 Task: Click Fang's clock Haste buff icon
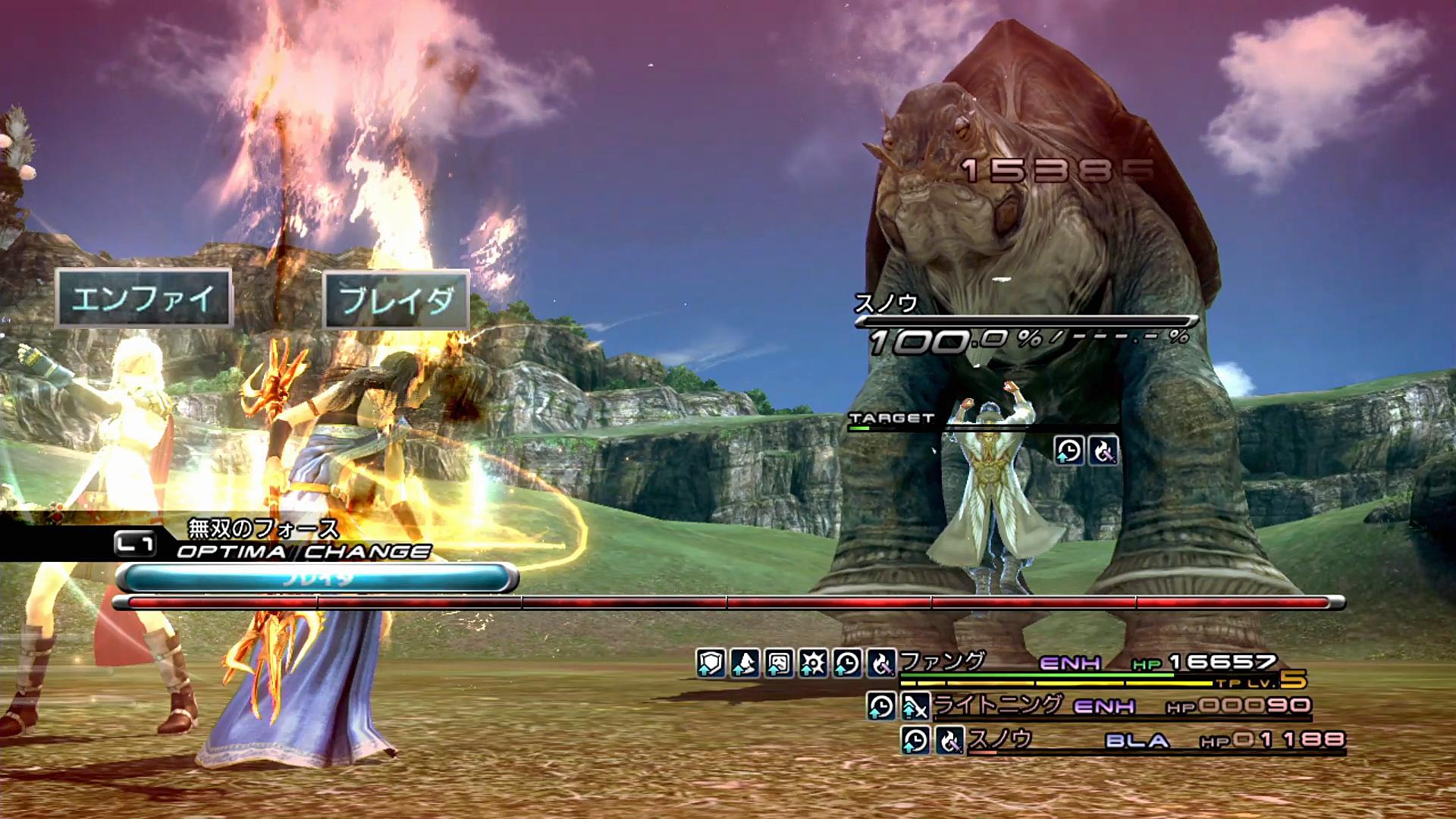coord(847,664)
